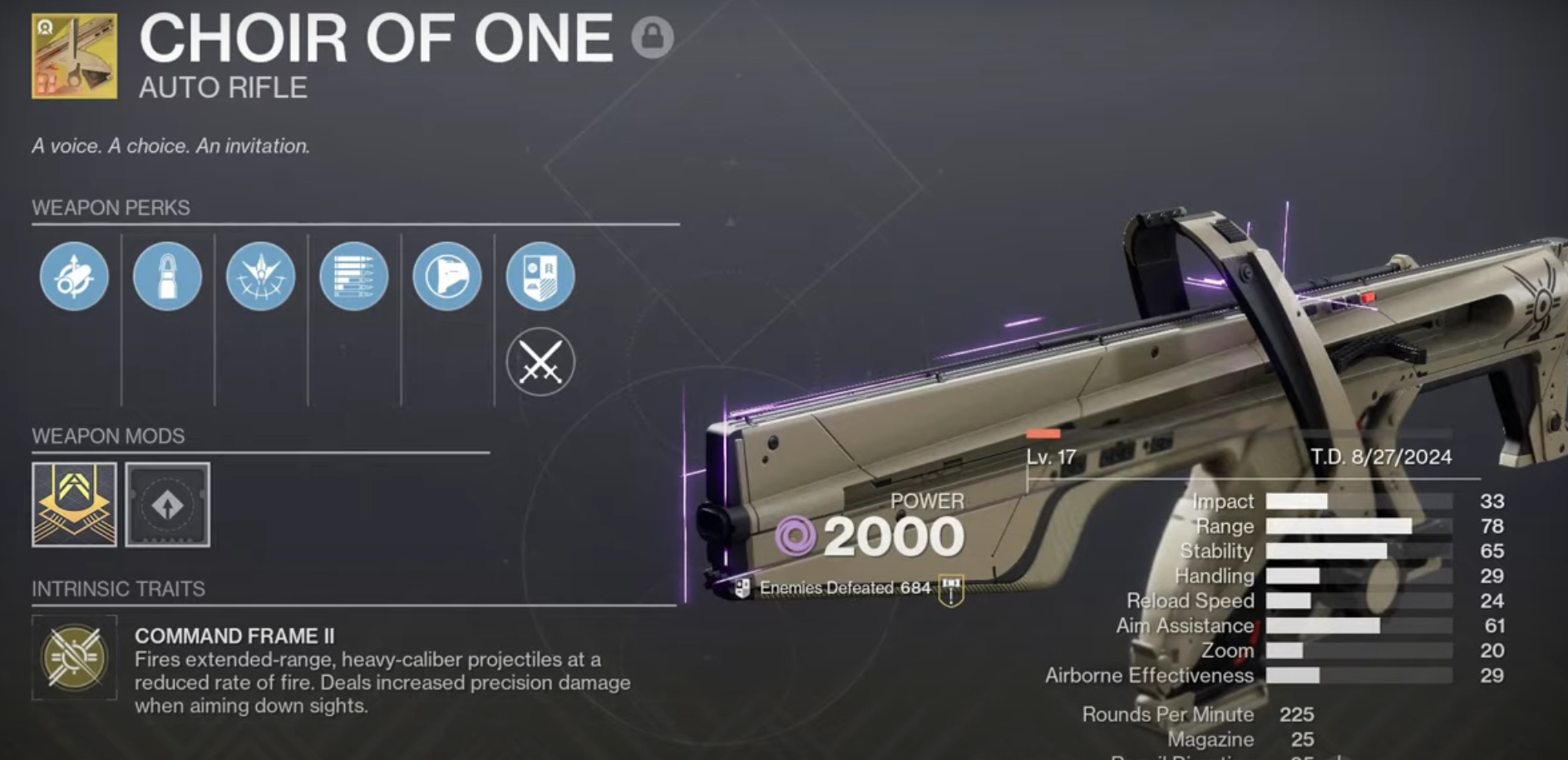The image size is (1568, 760).
Task: Inspect the winged emblem trait perk
Action: [260, 276]
